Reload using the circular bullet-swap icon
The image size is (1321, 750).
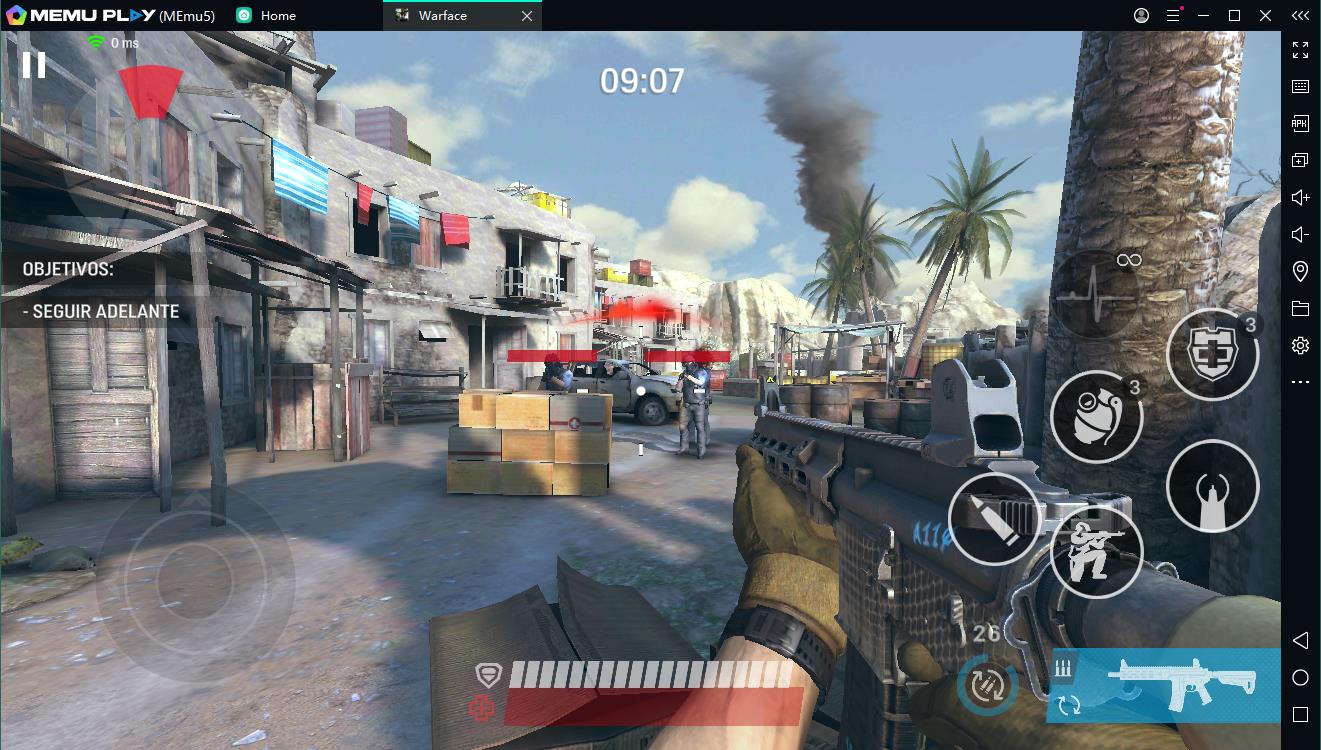(x=985, y=685)
